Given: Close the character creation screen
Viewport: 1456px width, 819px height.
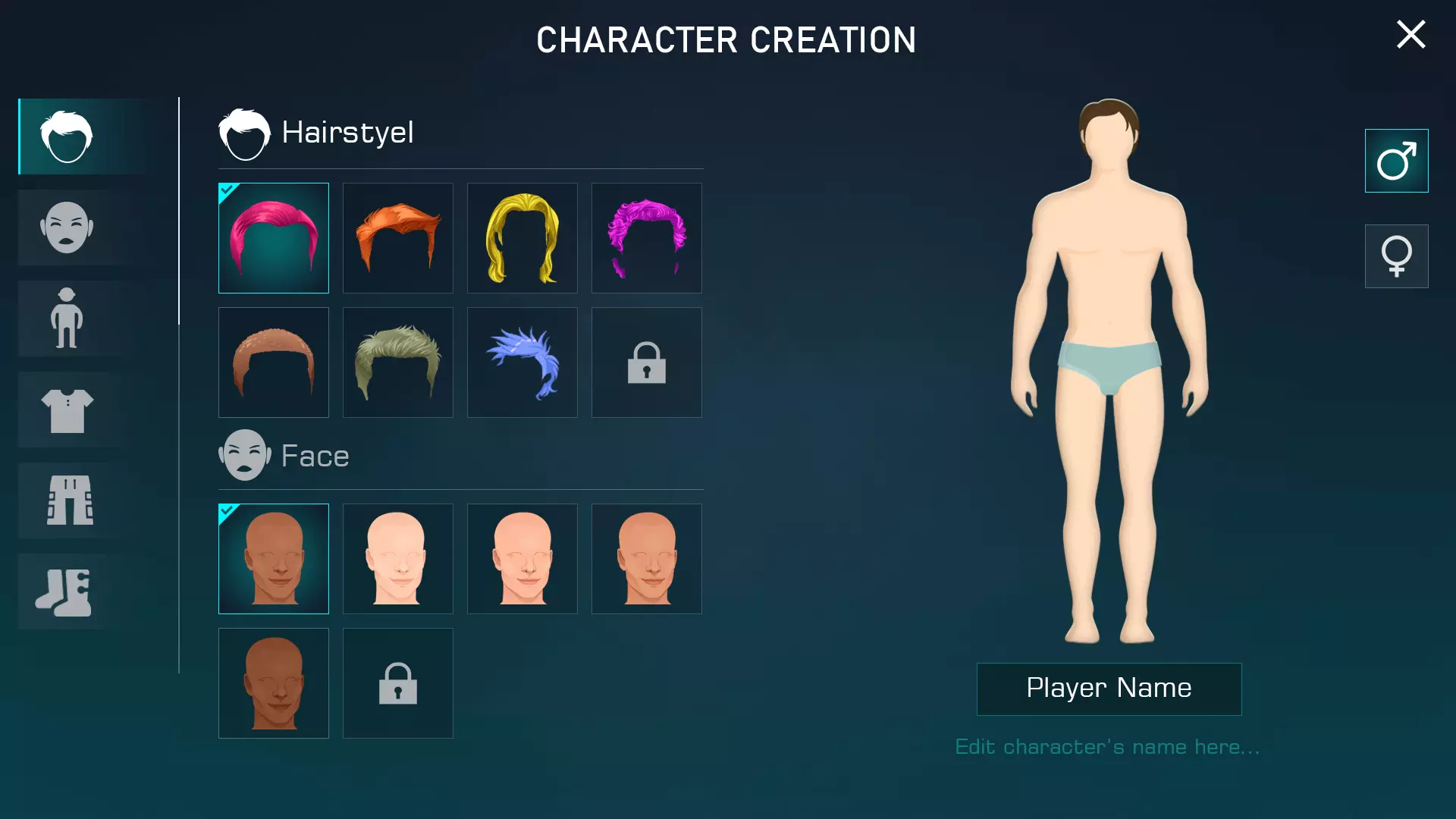Looking at the screenshot, I should tap(1410, 35).
